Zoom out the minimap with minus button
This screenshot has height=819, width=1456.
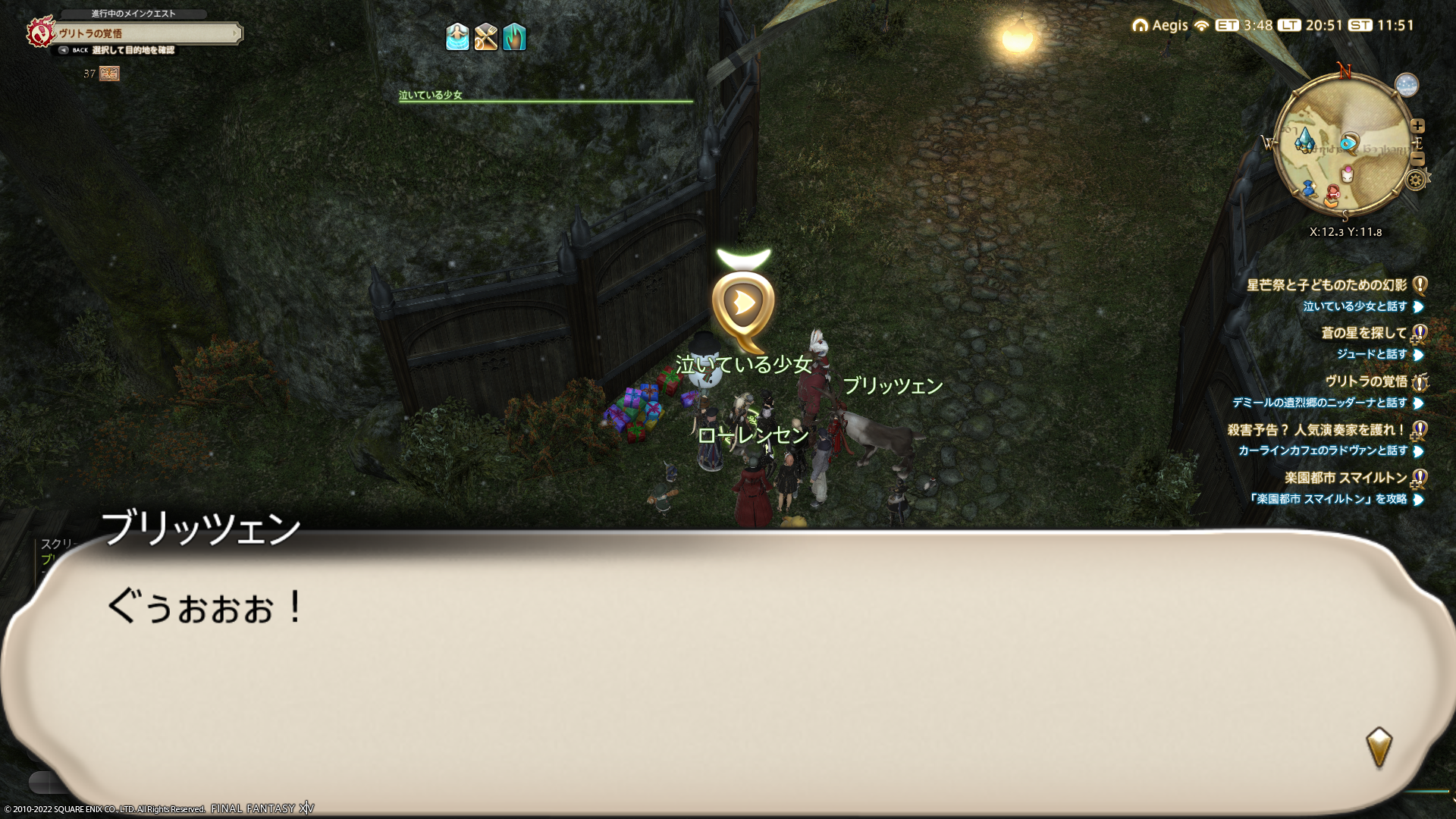(x=1417, y=158)
